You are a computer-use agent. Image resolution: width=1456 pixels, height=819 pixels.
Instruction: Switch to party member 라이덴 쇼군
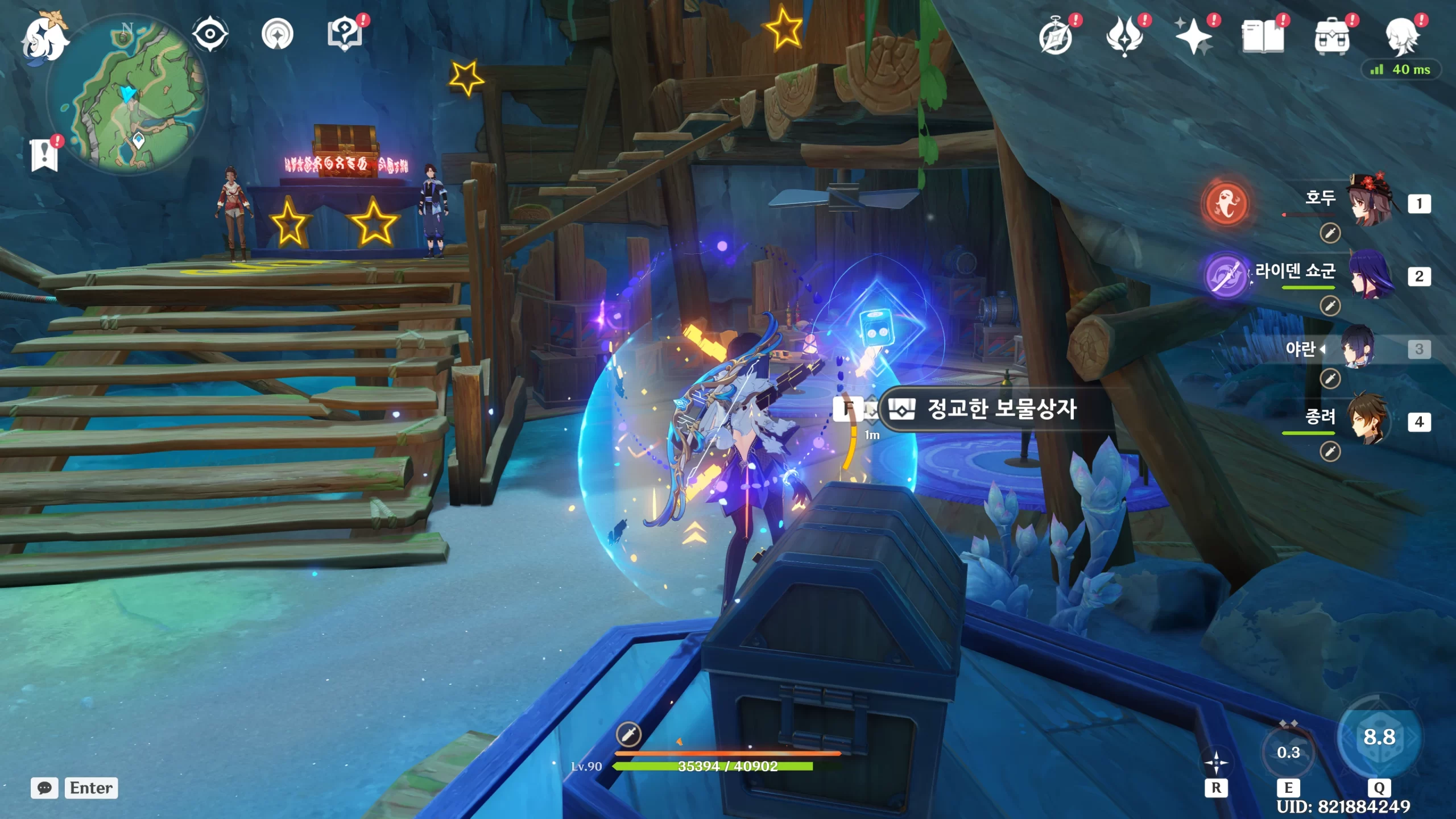pyautogui.click(x=1371, y=274)
